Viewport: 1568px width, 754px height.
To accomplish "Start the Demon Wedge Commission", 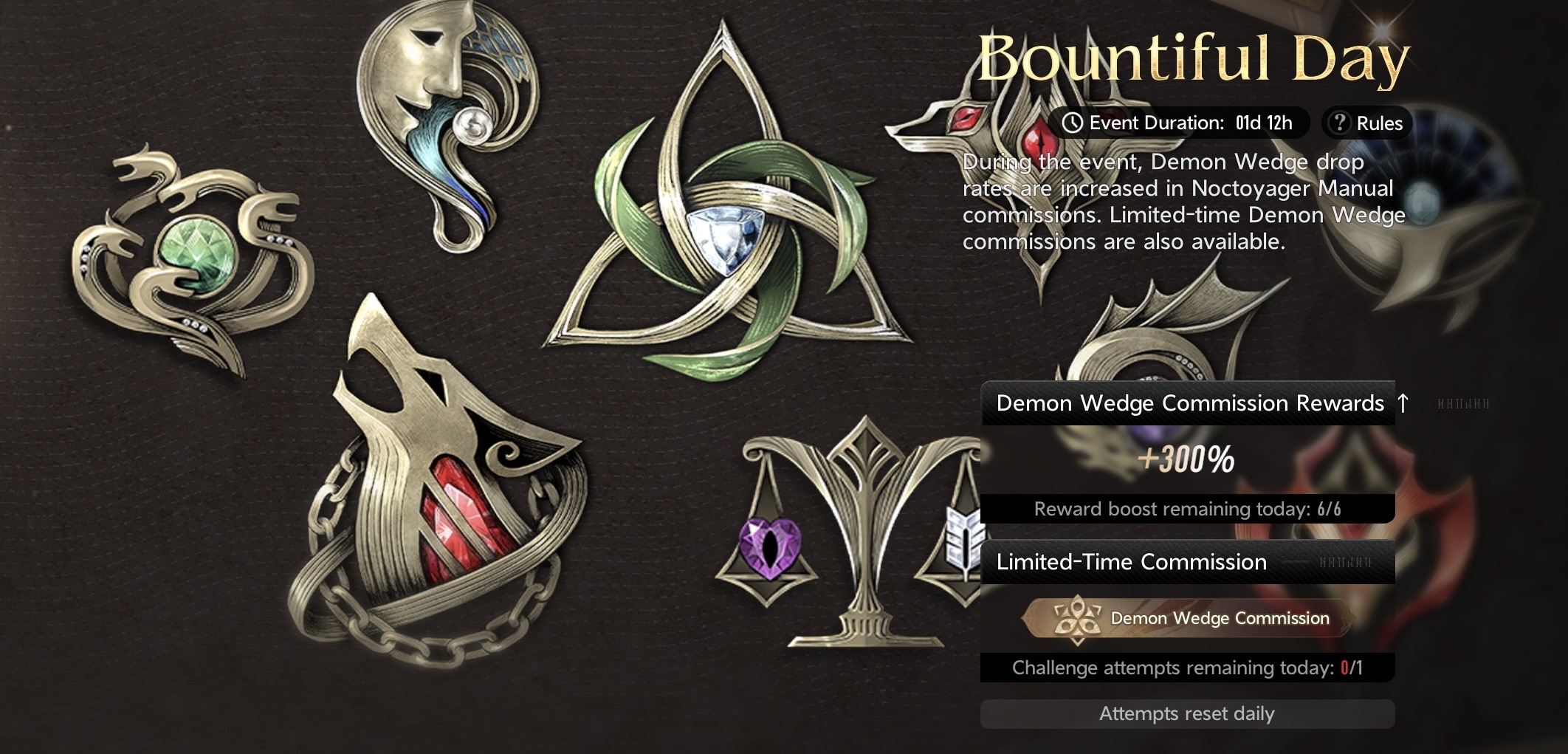I will point(1189,618).
